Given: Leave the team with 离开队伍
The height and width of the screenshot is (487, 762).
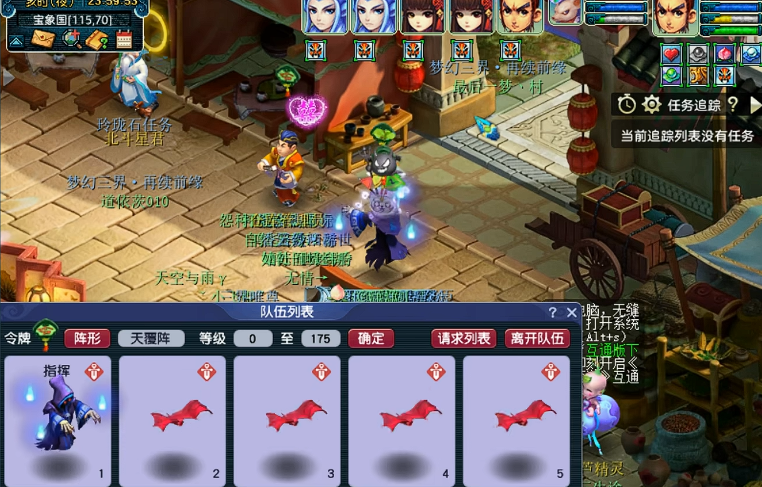Looking at the screenshot, I should [537, 338].
